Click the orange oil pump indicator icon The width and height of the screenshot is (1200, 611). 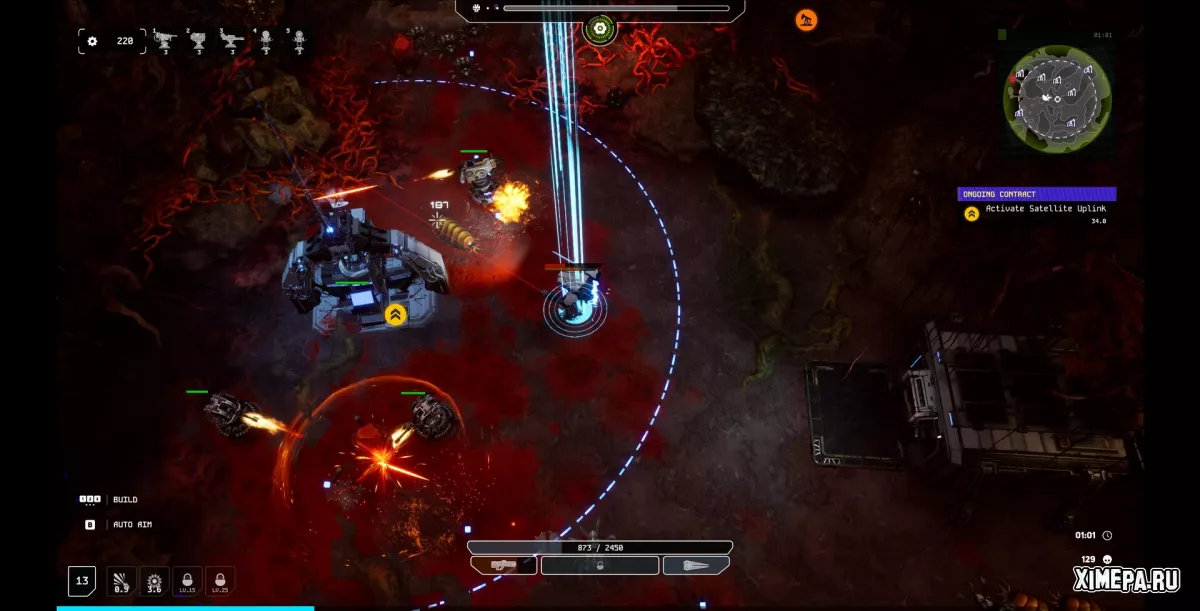pos(806,20)
